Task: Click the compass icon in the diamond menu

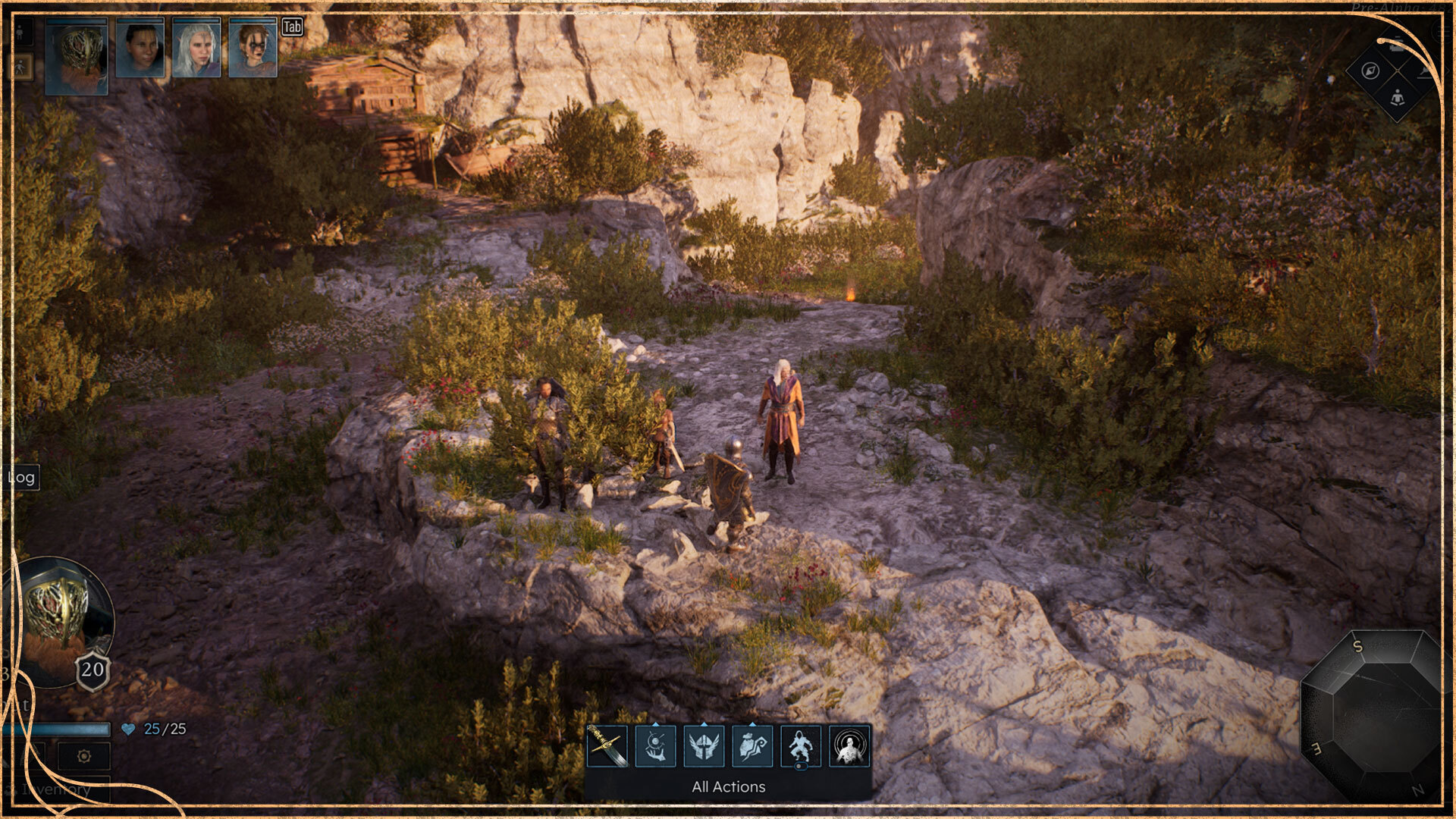Action: coord(1370,71)
